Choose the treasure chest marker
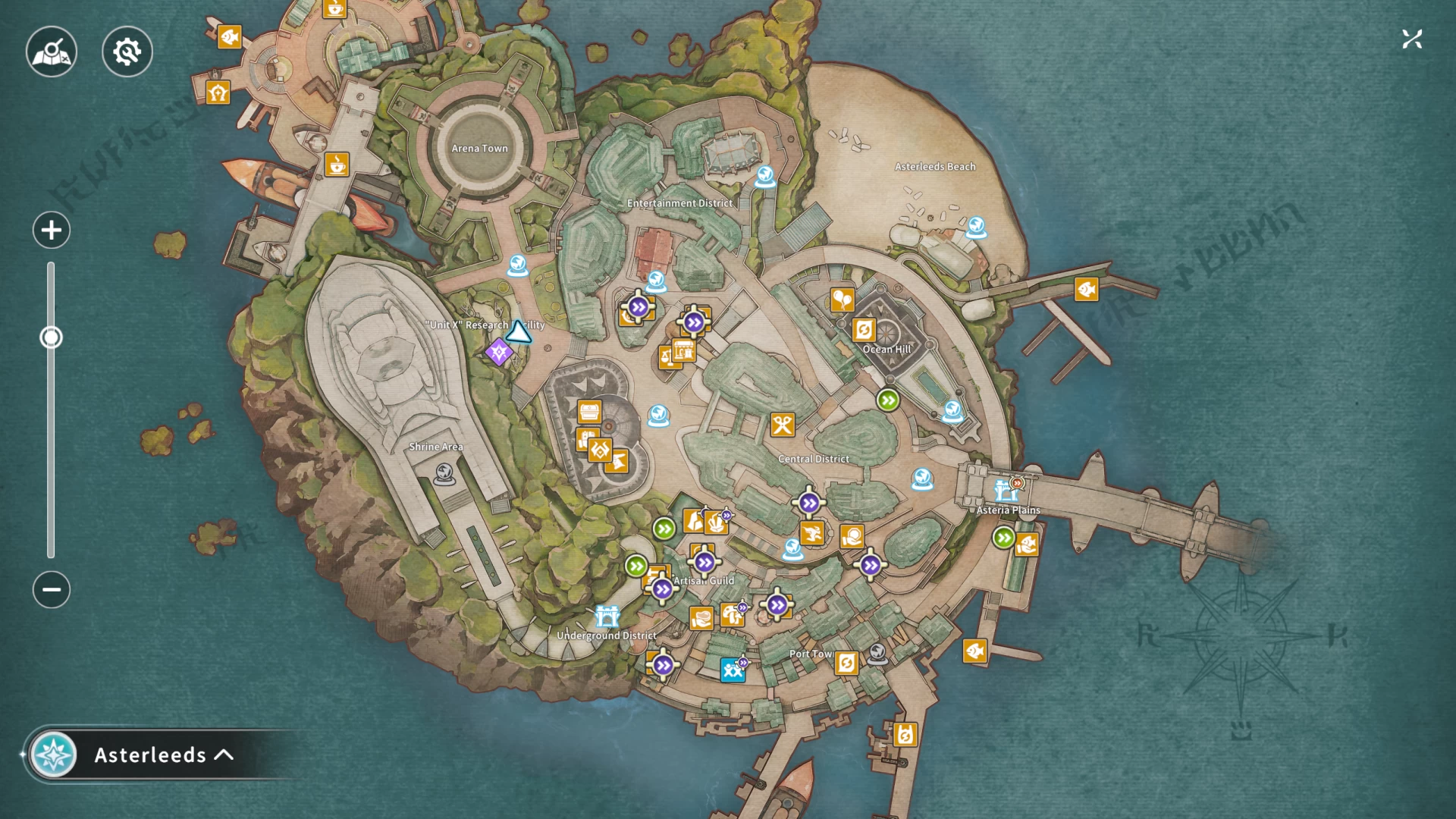The width and height of the screenshot is (1456, 819). coord(589,412)
